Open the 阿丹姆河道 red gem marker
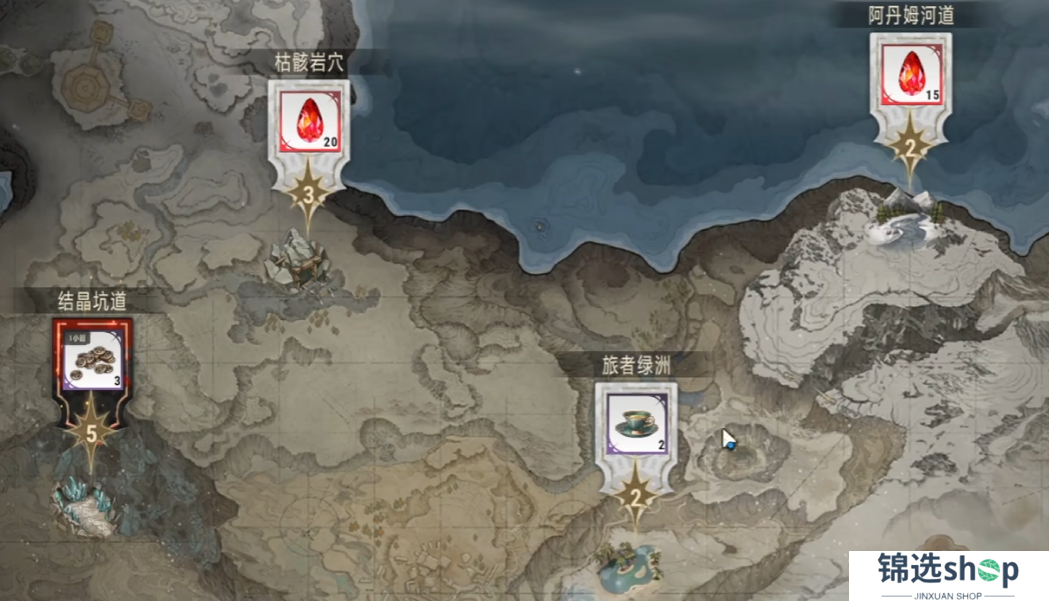 coord(910,70)
